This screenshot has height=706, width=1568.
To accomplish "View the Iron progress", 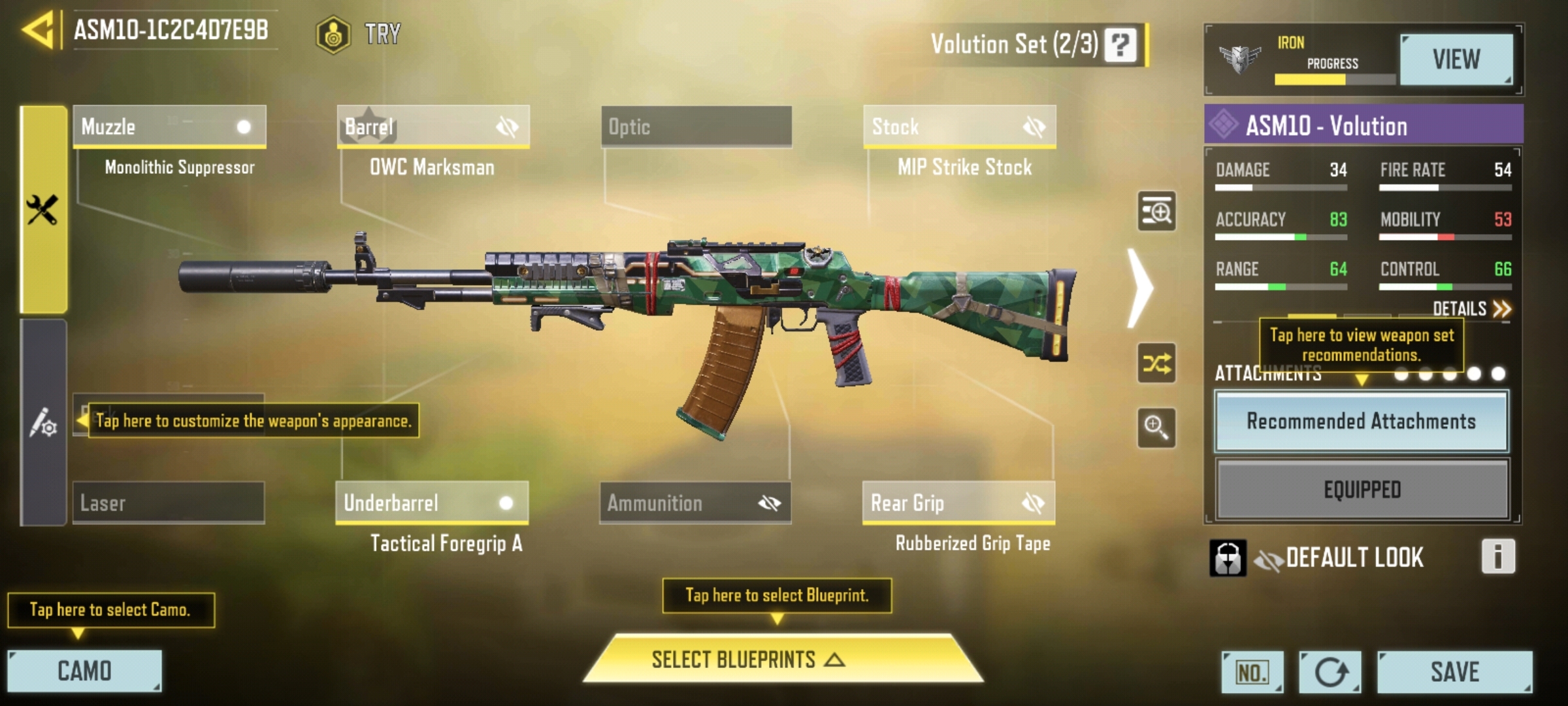I will 1456,59.
